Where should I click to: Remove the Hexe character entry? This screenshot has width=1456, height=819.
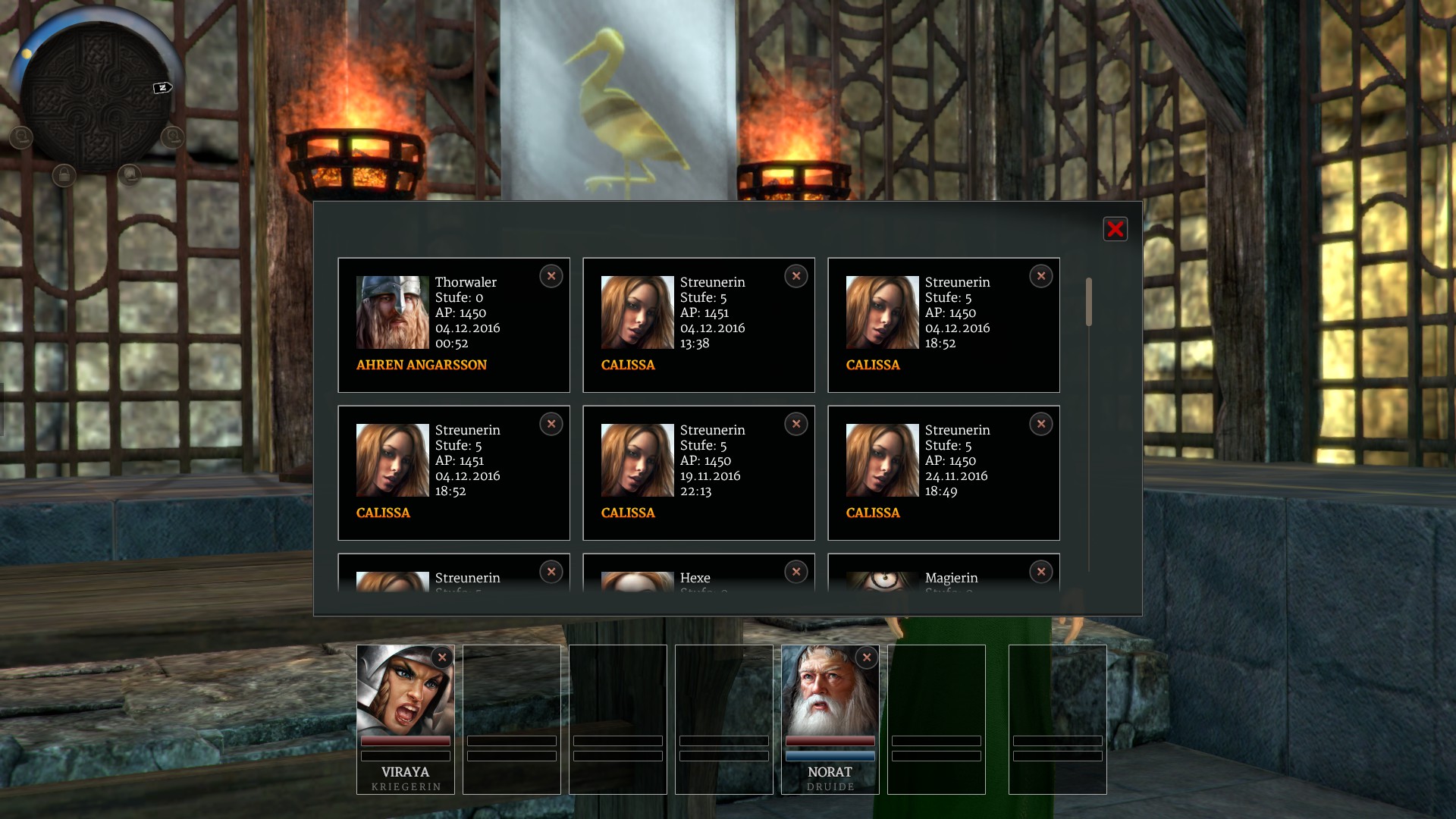point(796,572)
